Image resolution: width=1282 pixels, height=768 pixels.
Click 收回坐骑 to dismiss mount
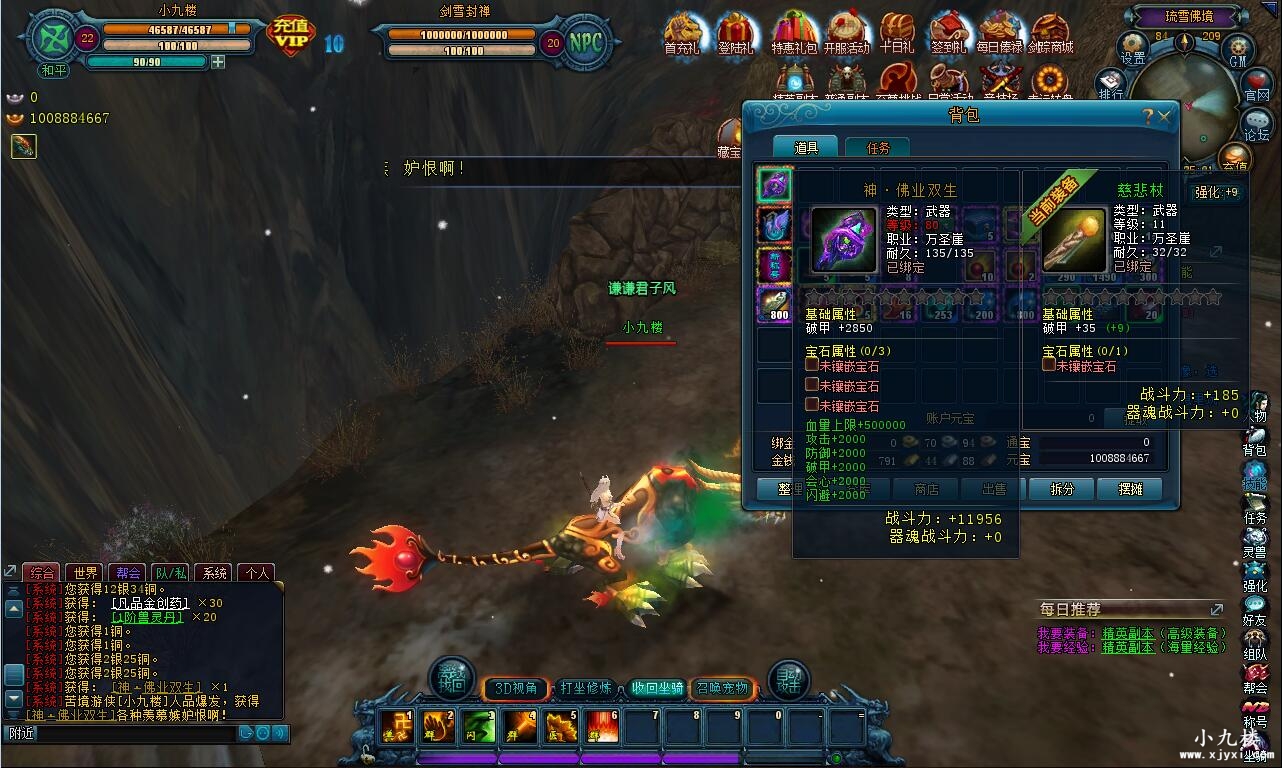[656, 688]
